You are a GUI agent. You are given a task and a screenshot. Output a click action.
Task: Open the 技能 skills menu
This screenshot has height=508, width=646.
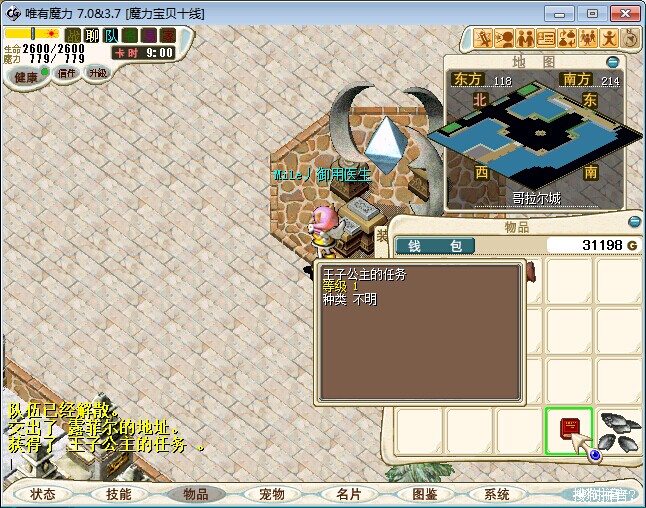point(118,494)
